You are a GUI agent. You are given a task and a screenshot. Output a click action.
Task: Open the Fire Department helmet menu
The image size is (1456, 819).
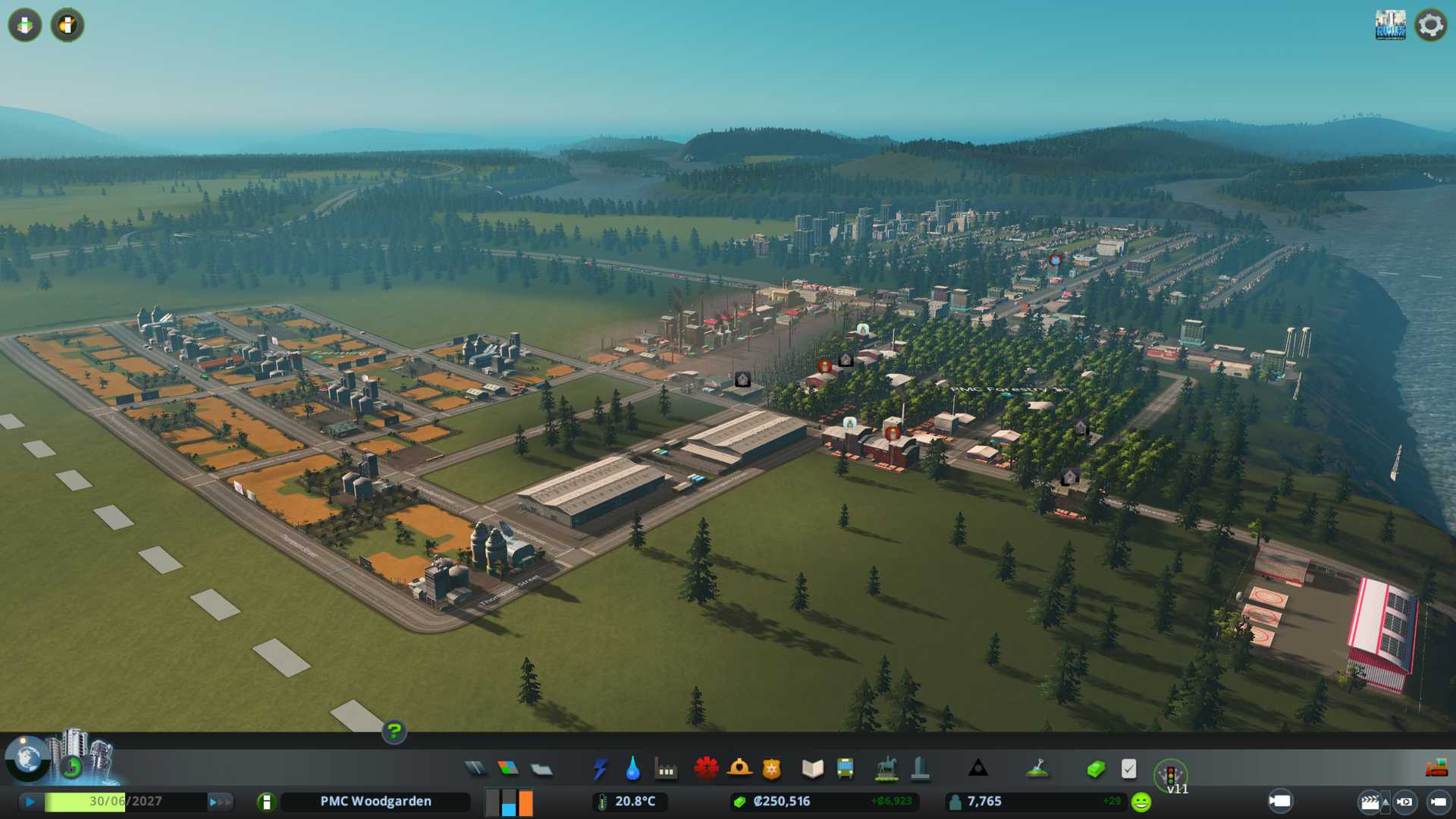[x=739, y=769]
